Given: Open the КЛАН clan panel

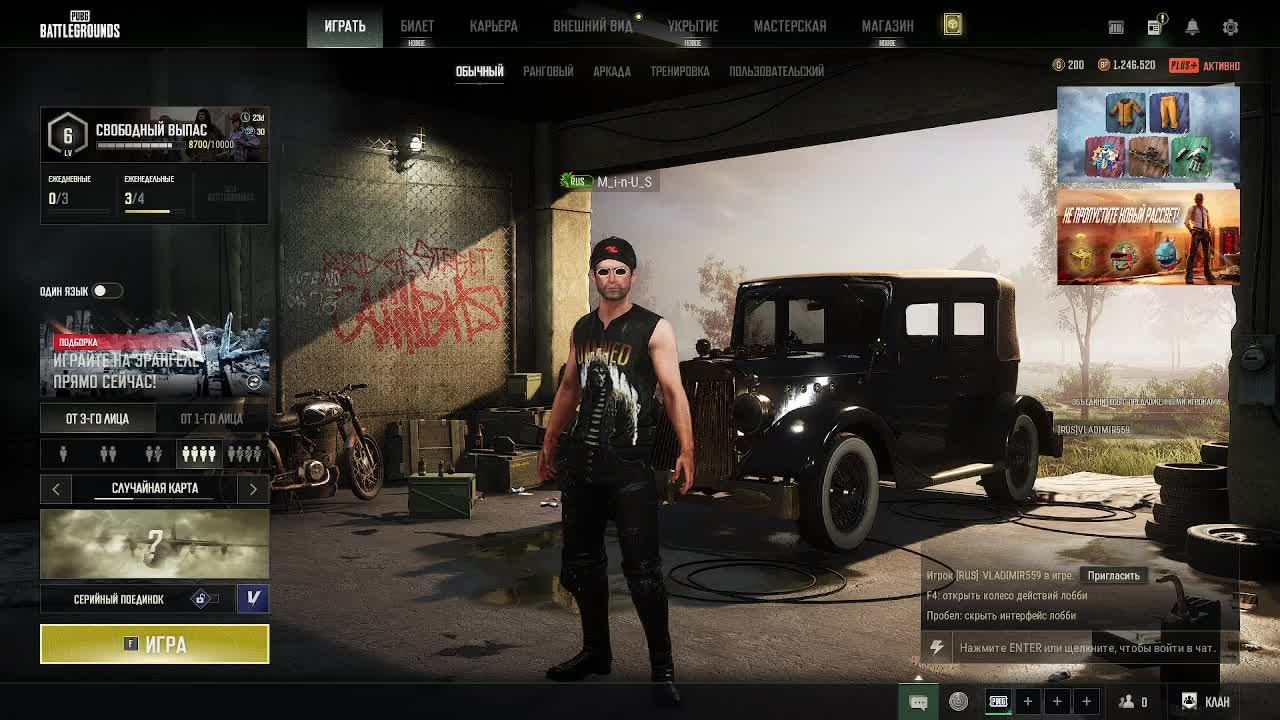Looking at the screenshot, I should (x=1206, y=702).
